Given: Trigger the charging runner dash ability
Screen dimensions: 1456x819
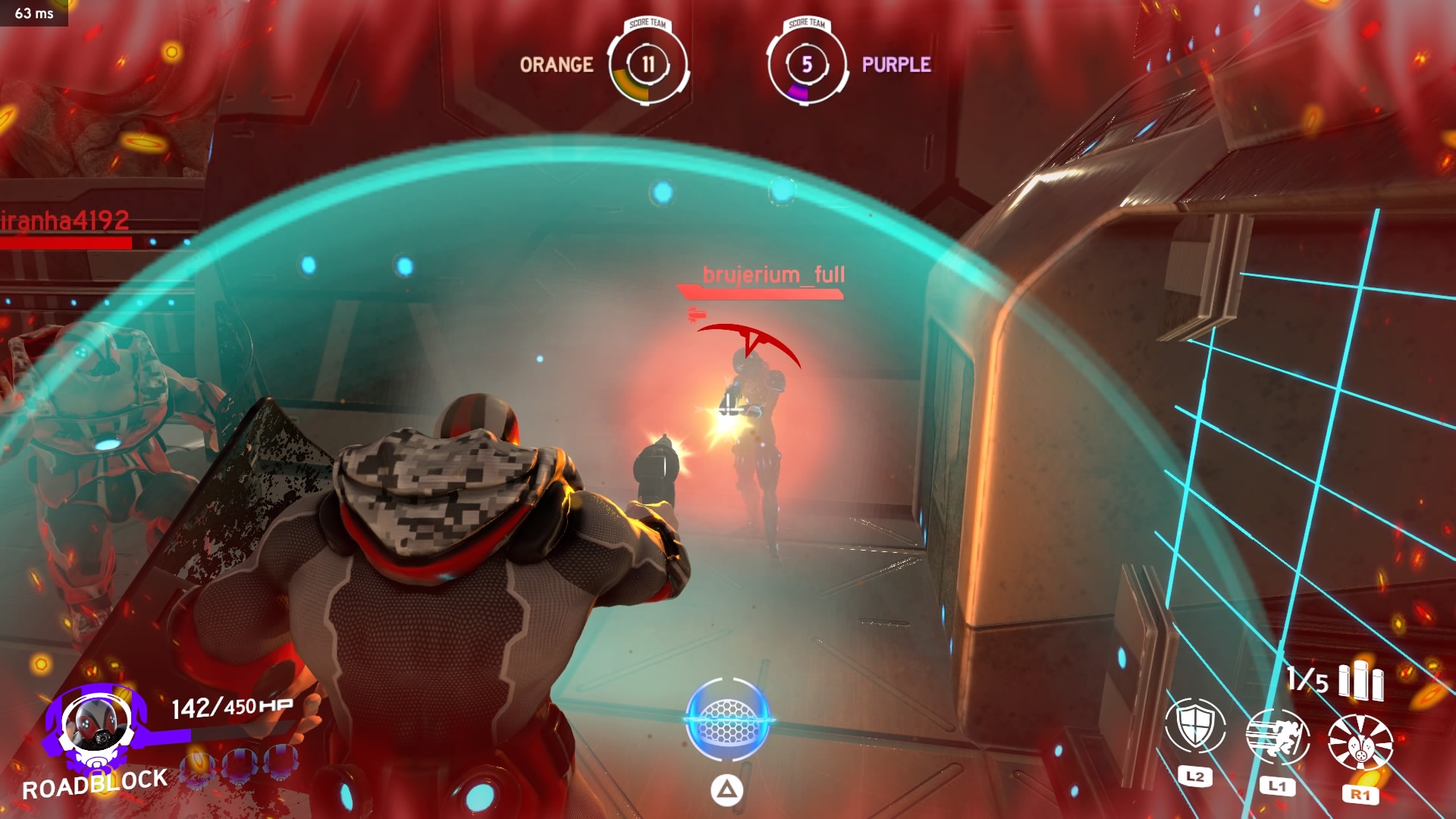Looking at the screenshot, I should [1278, 737].
